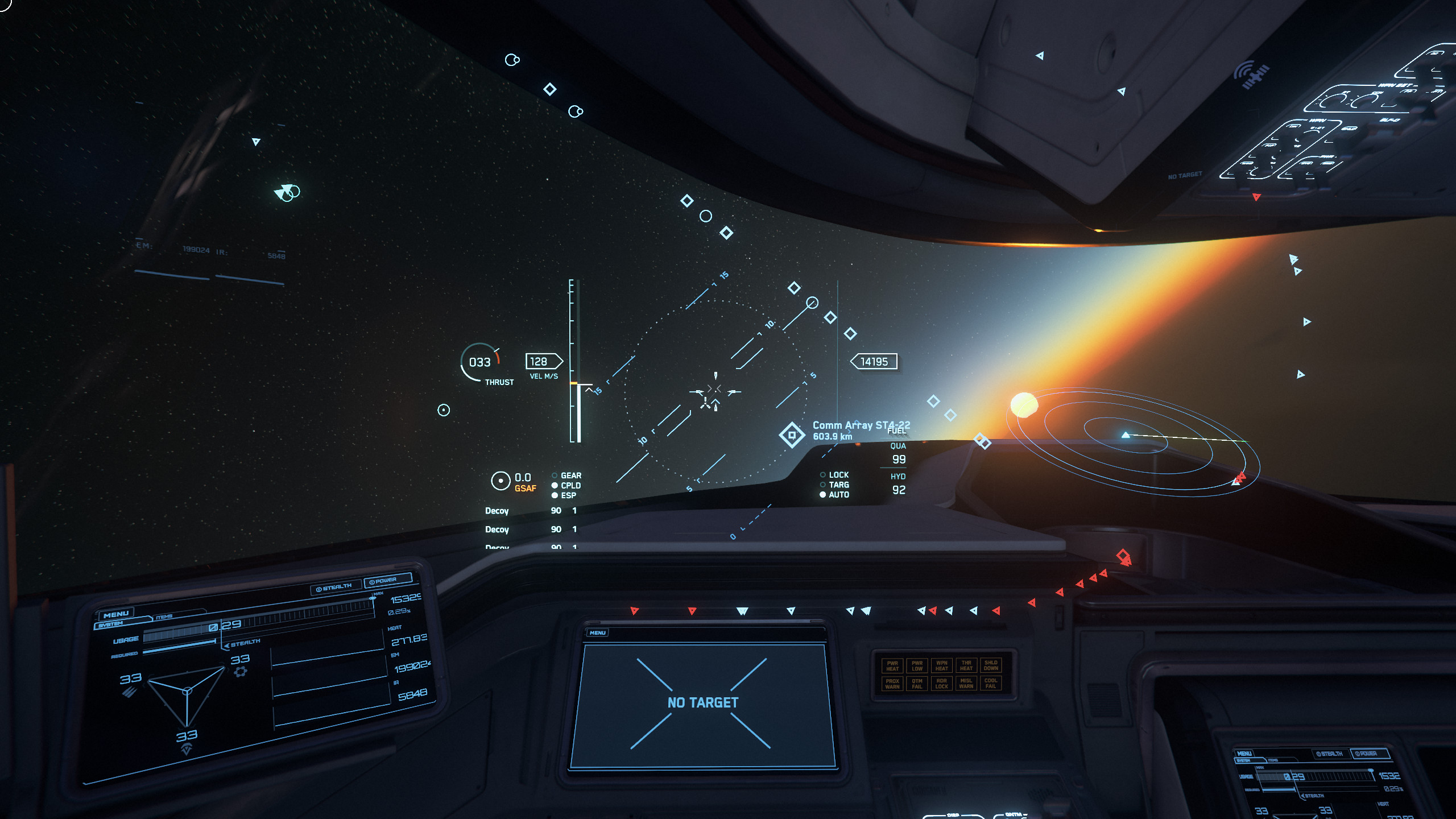1456x819 pixels.
Task: Select the Comm Array ST4-22 marker
Action: click(791, 435)
